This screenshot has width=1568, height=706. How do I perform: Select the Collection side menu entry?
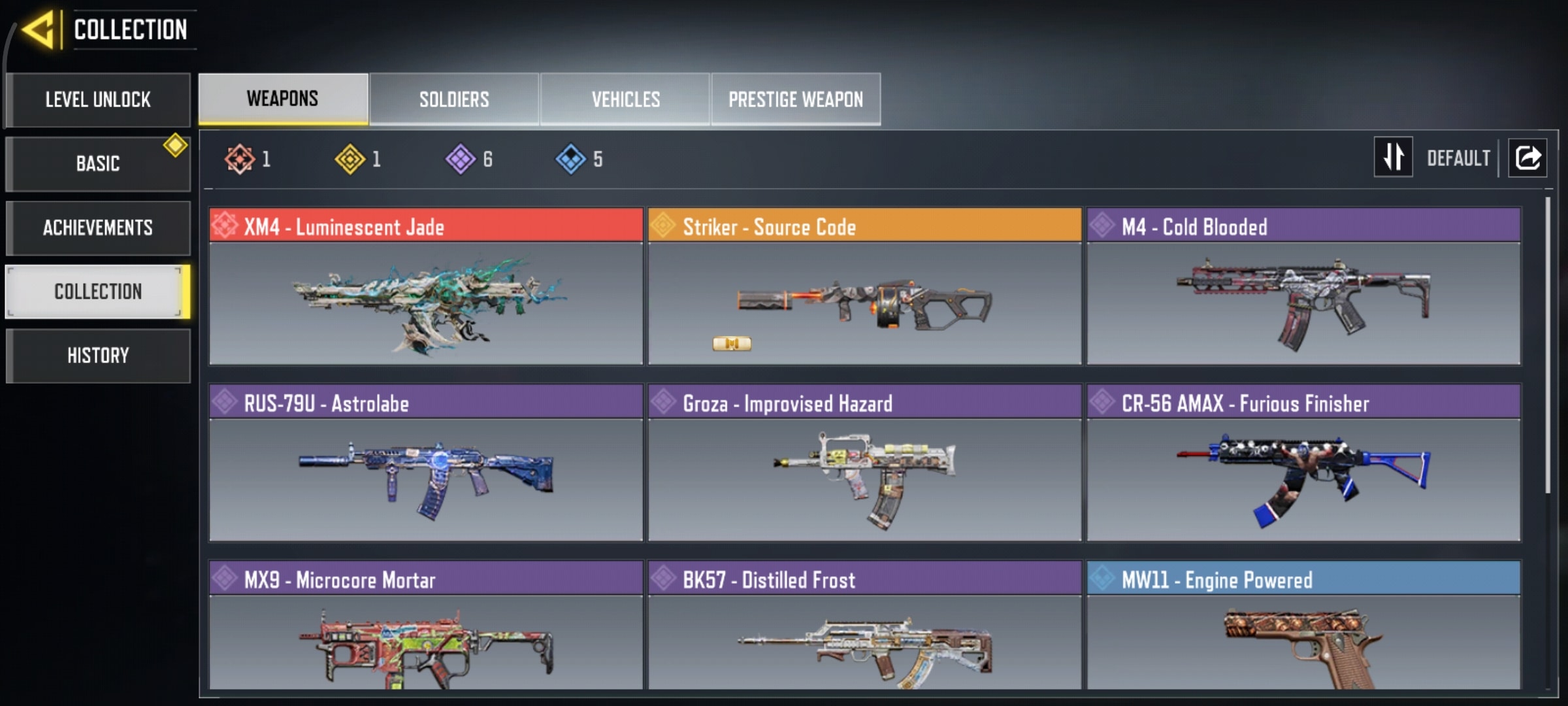tap(98, 292)
